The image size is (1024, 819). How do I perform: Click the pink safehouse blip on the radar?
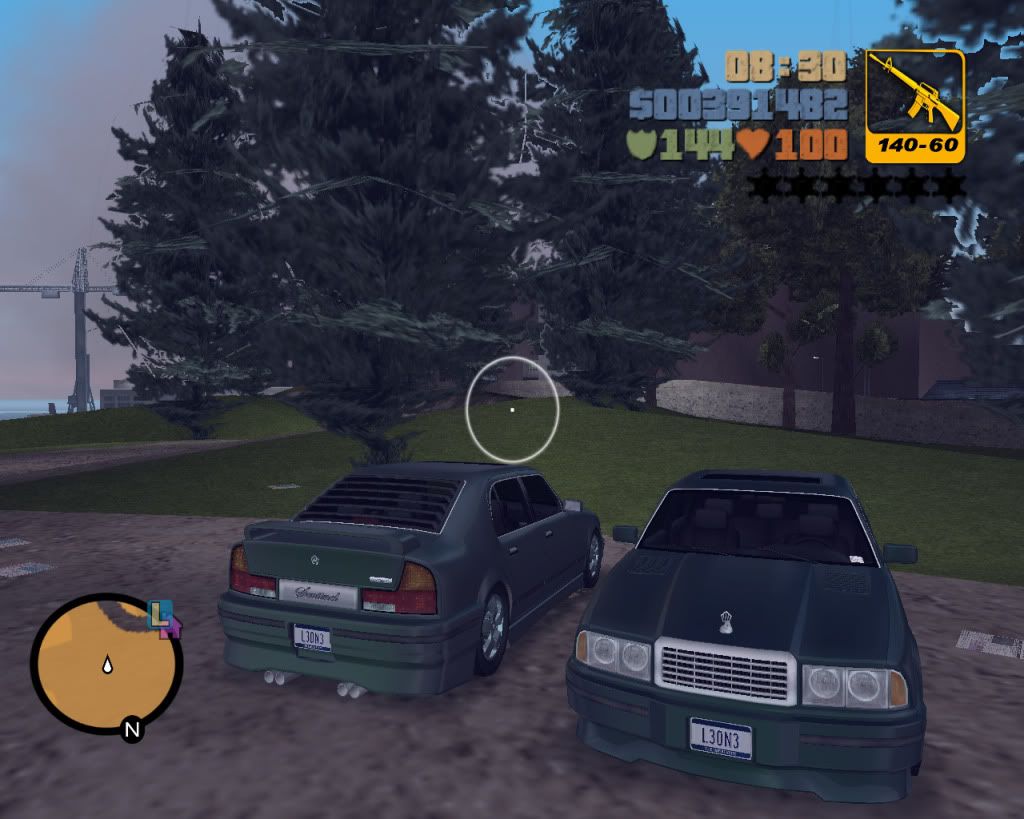click(x=171, y=627)
